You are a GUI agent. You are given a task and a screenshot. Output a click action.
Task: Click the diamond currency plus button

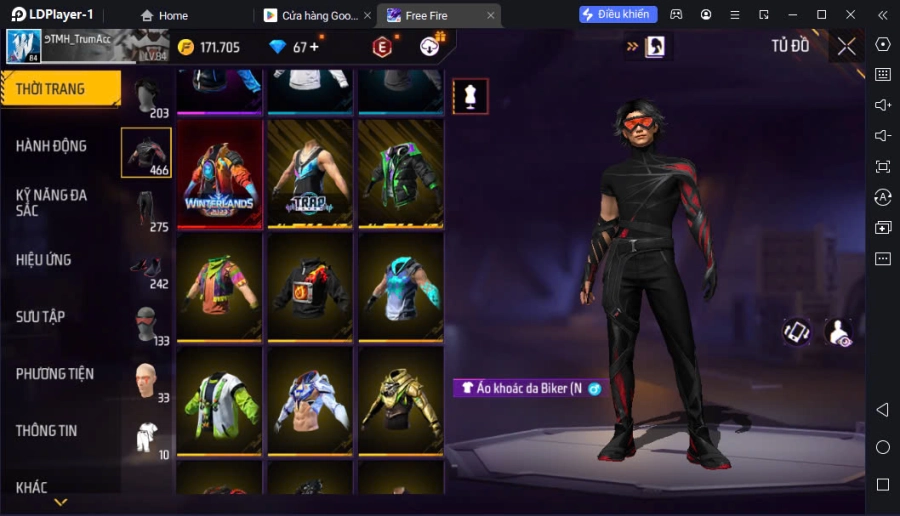(315, 47)
